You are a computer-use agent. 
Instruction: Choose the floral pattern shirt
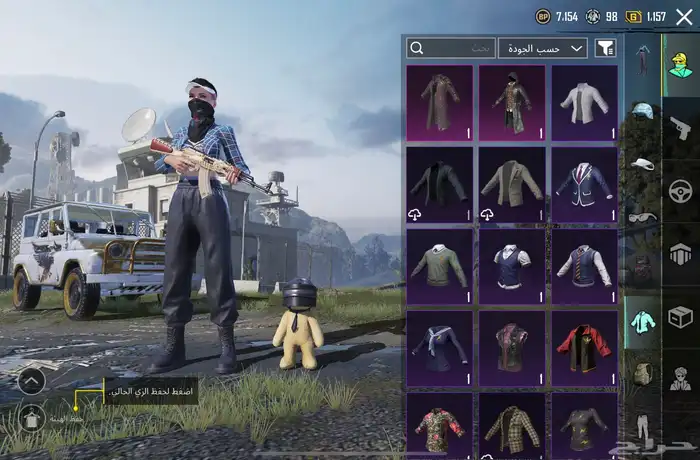pos(439,425)
